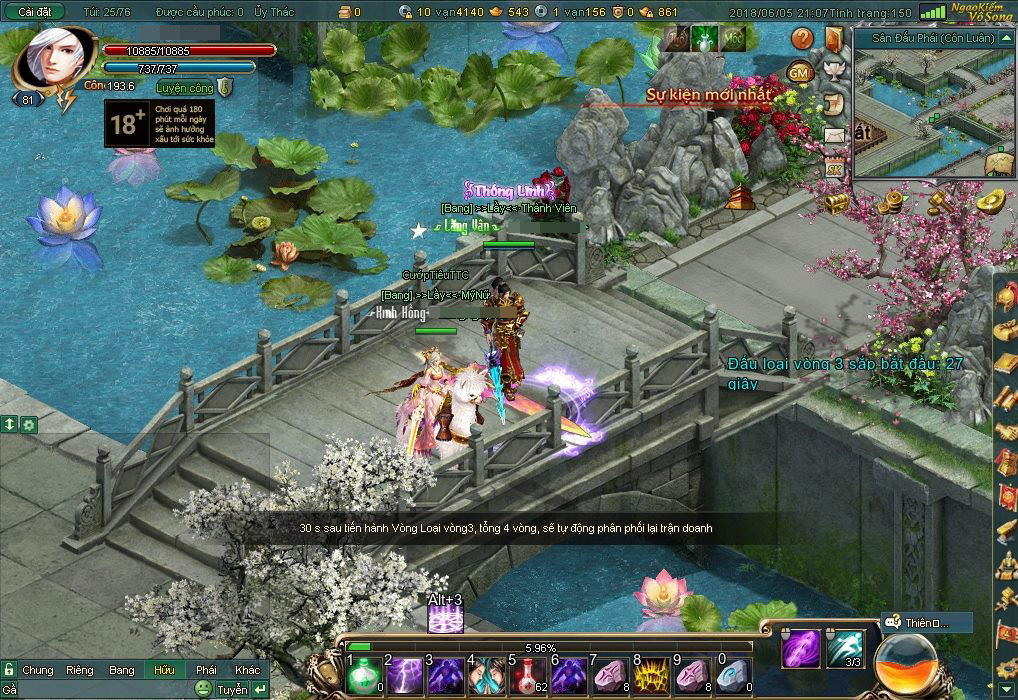Open the mail envelope icon

(x=834, y=134)
